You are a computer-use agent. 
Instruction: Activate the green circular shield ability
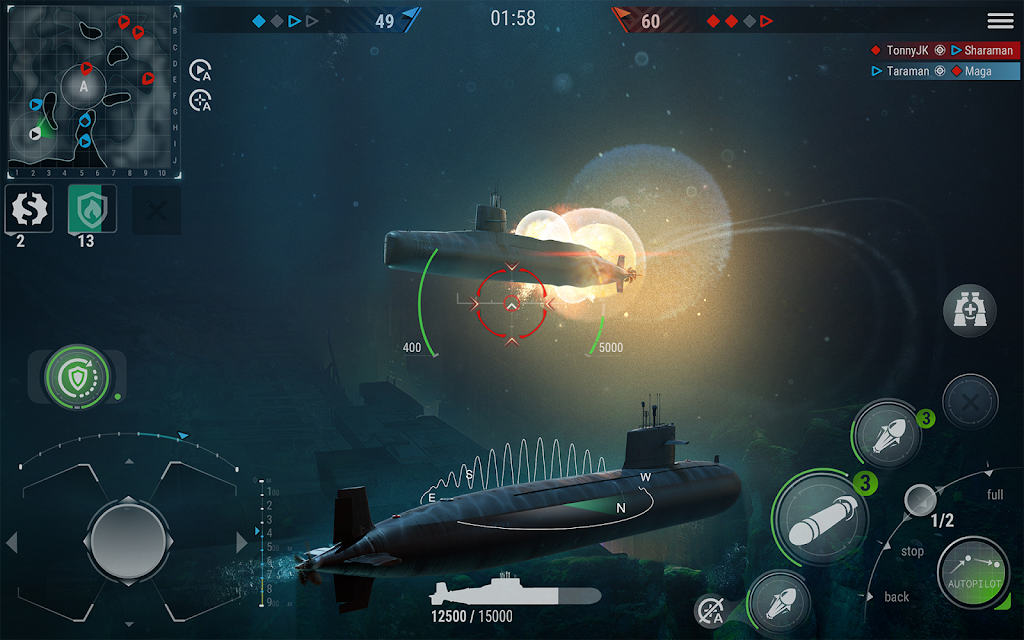(x=76, y=377)
